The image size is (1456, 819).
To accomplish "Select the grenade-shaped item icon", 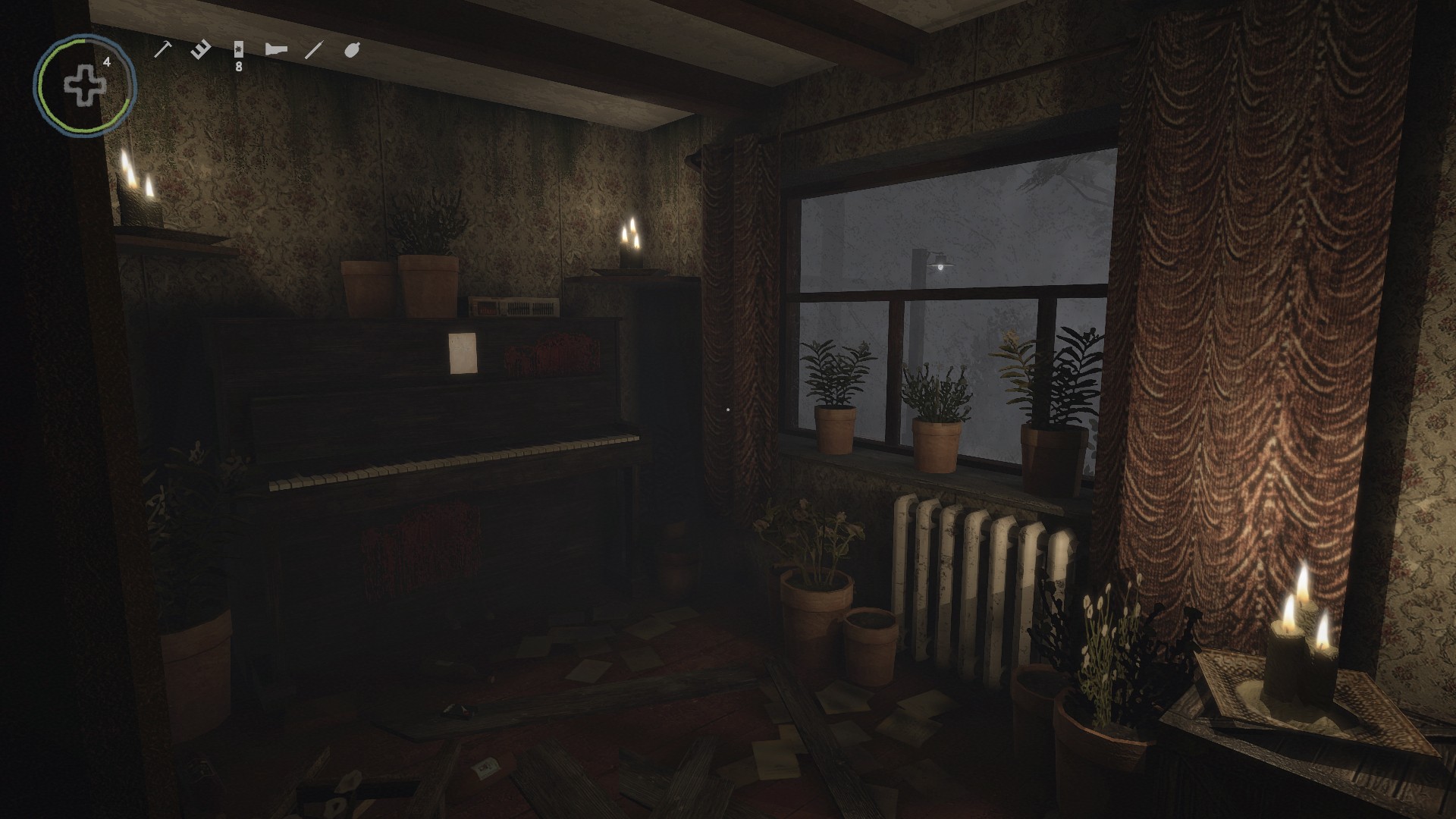I will click(352, 50).
